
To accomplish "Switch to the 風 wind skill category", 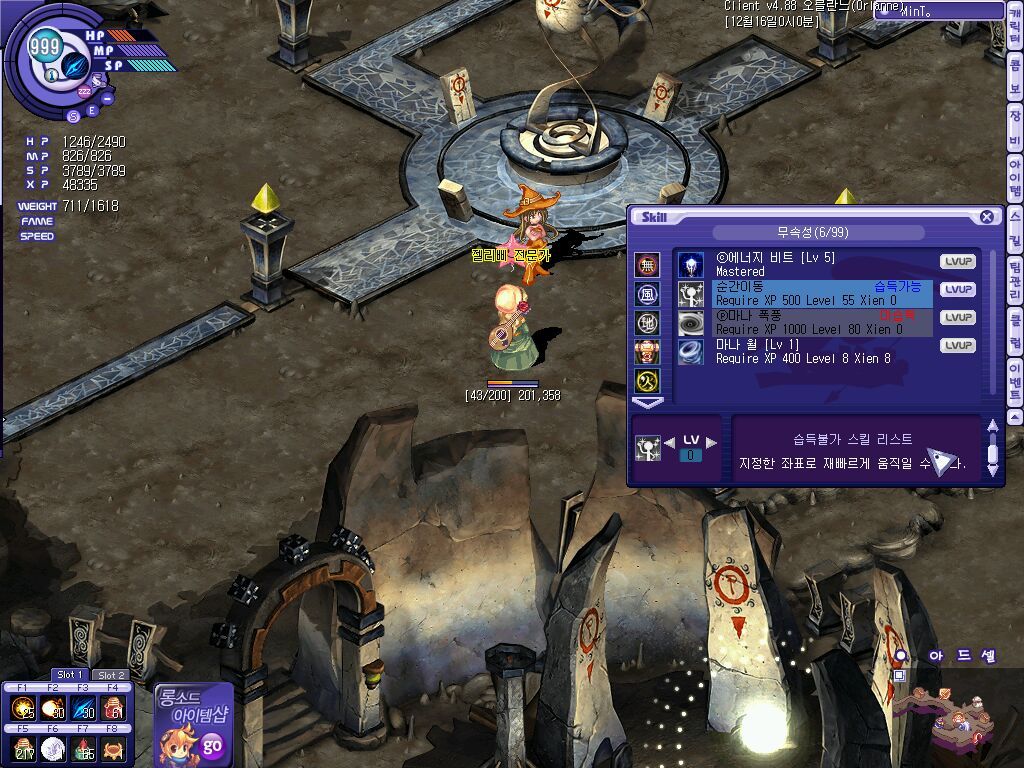I will (647, 294).
